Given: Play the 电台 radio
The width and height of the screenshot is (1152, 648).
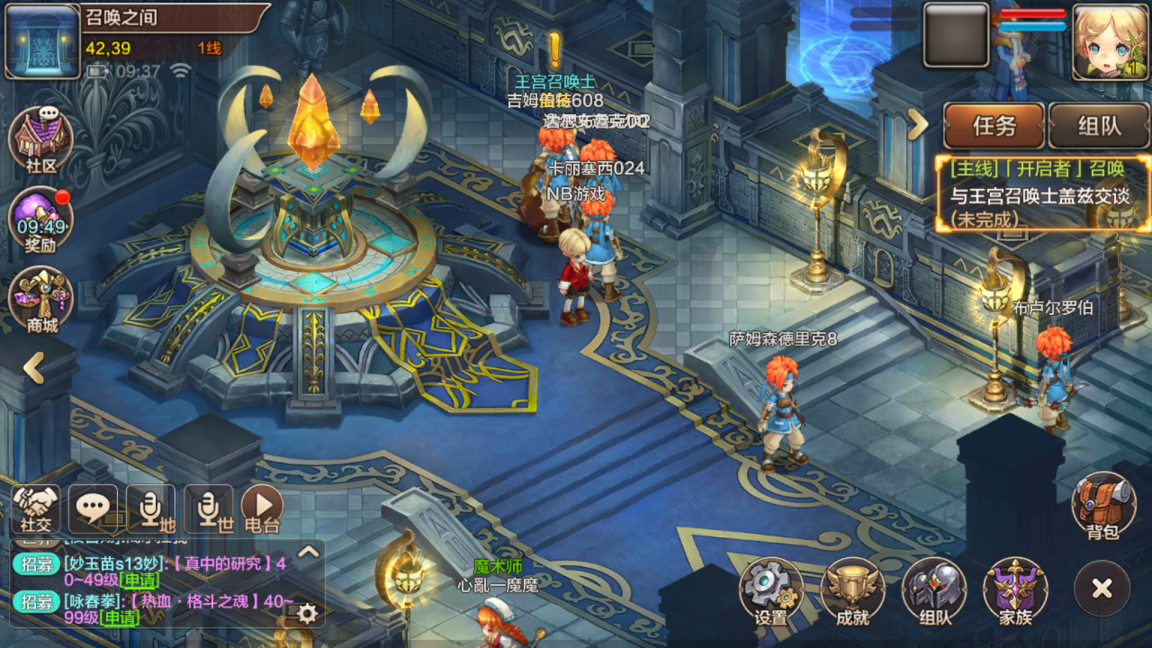Looking at the screenshot, I should pos(262,509).
